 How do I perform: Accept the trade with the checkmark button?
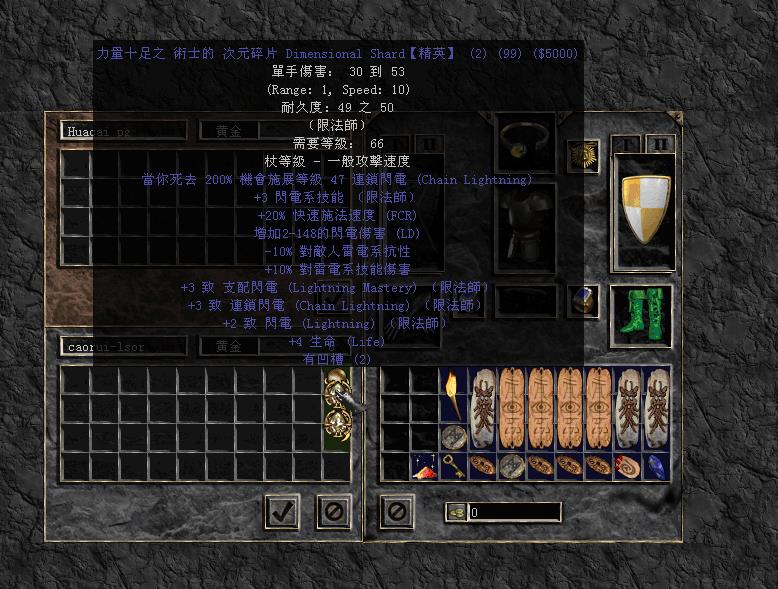tap(282, 511)
